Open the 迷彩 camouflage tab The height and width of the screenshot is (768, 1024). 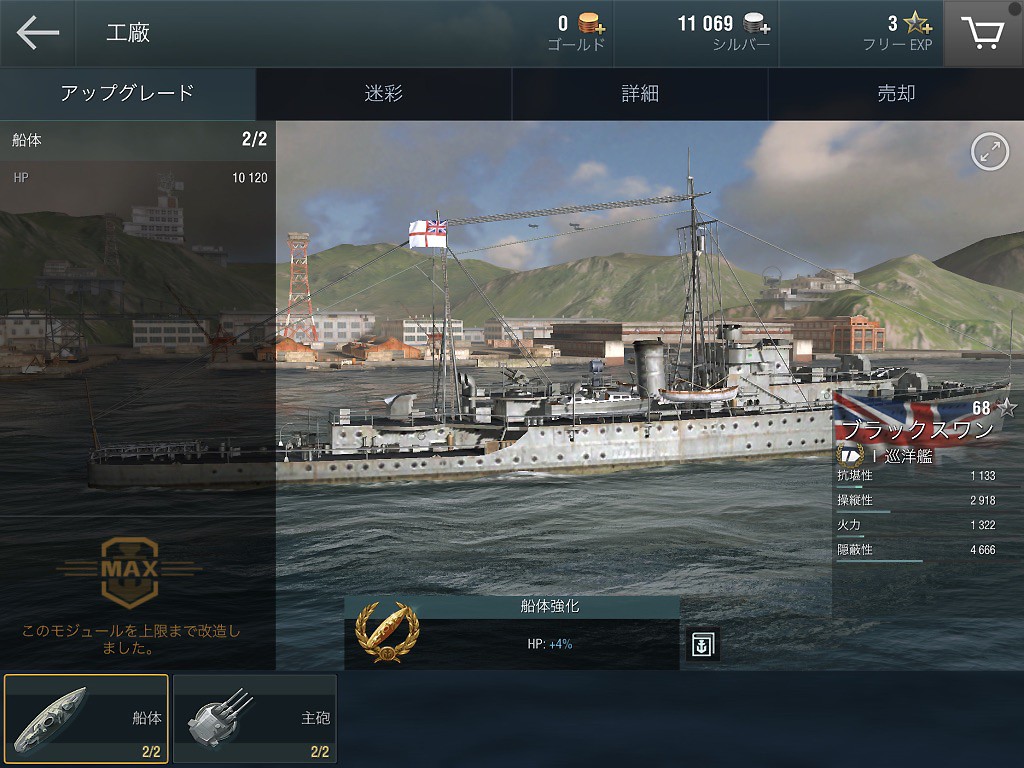pyautogui.click(x=383, y=94)
